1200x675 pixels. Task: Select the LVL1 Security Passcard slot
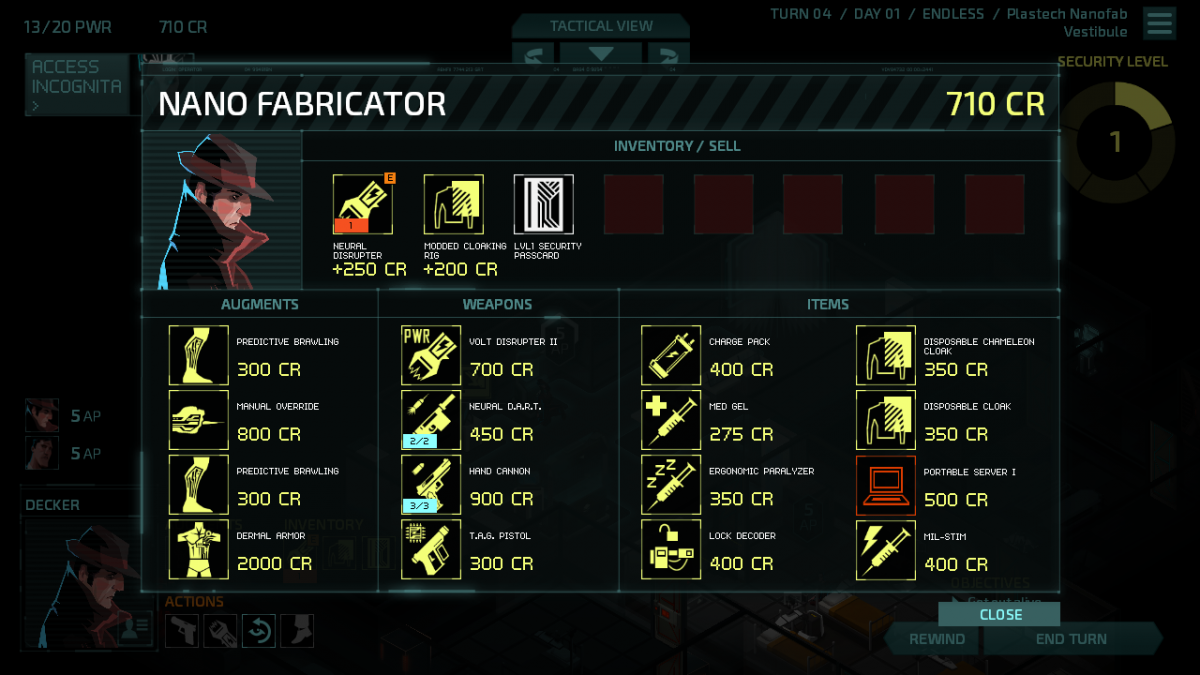543,205
